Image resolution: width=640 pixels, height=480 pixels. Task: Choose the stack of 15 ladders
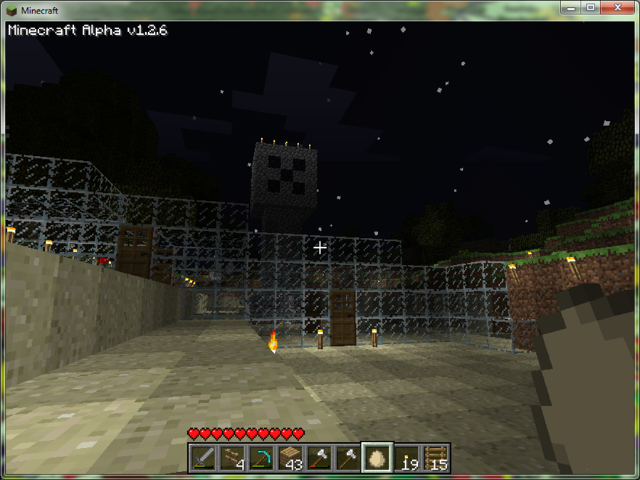[x=436, y=458]
